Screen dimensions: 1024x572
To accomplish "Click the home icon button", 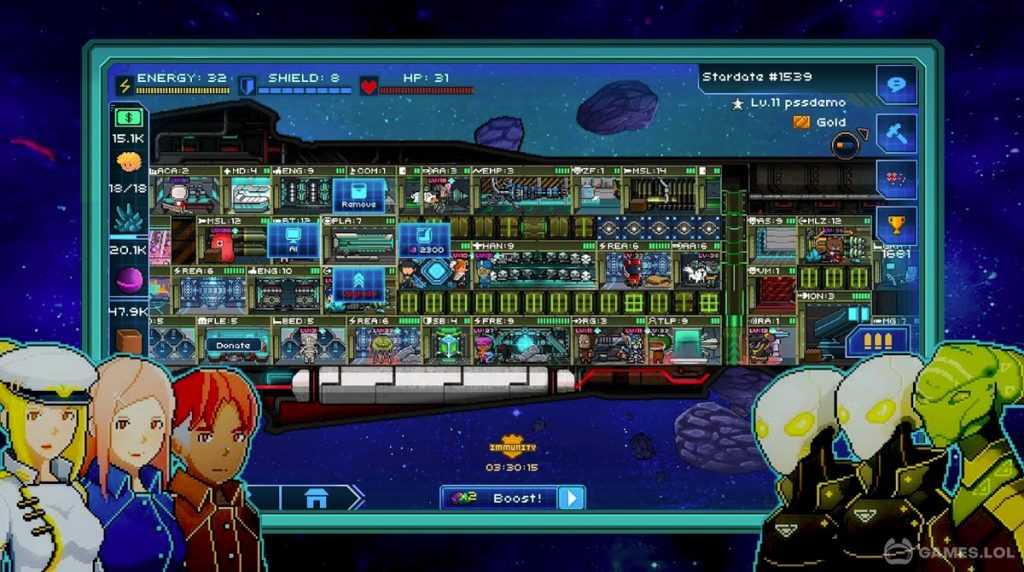I will pyautogui.click(x=316, y=498).
